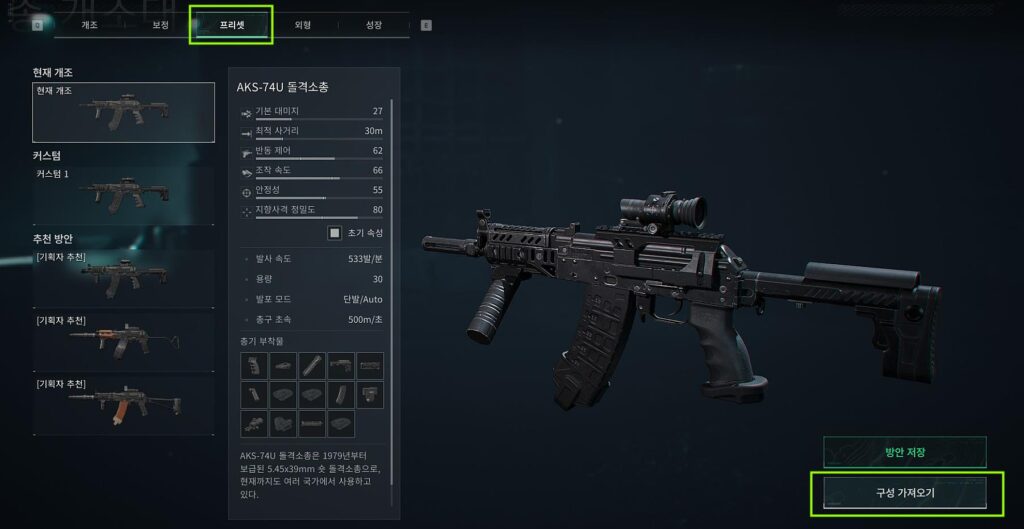The height and width of the screenshot is (529, 1024).
Task: Click the 구성 가져오기 button
Action: (x=904, y=493)
